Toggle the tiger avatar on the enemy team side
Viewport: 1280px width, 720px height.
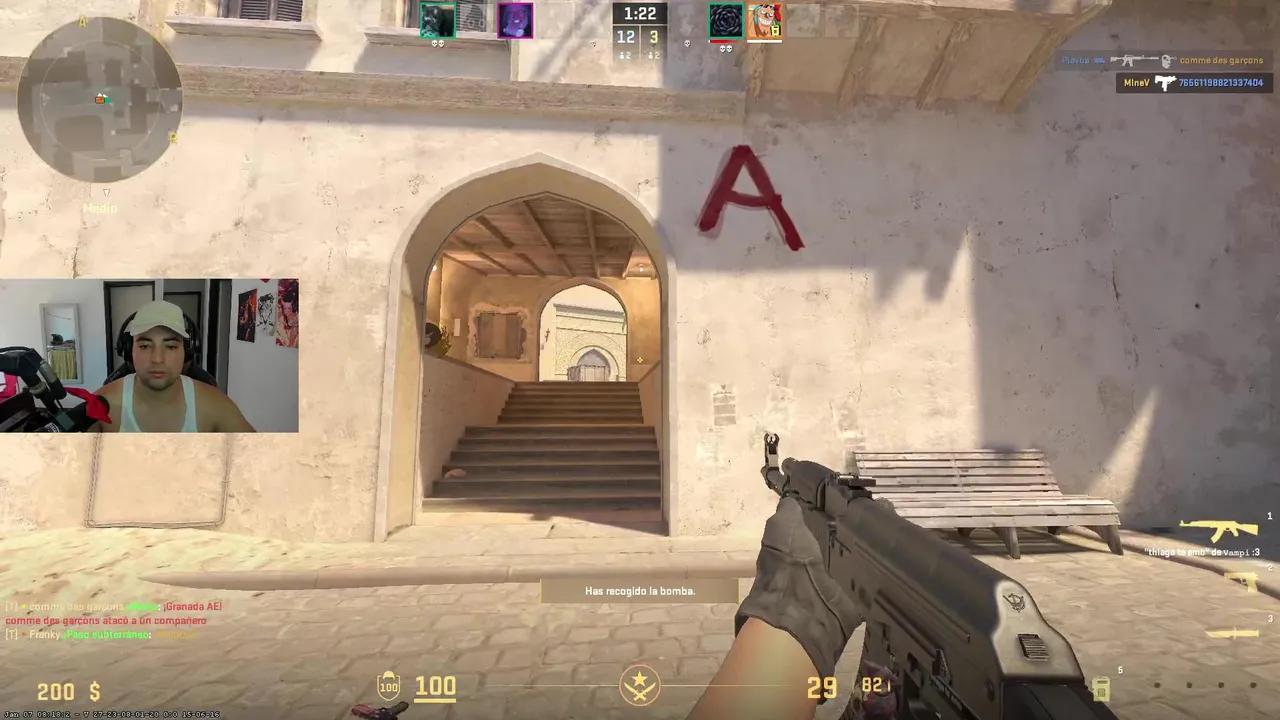[765, 20]
